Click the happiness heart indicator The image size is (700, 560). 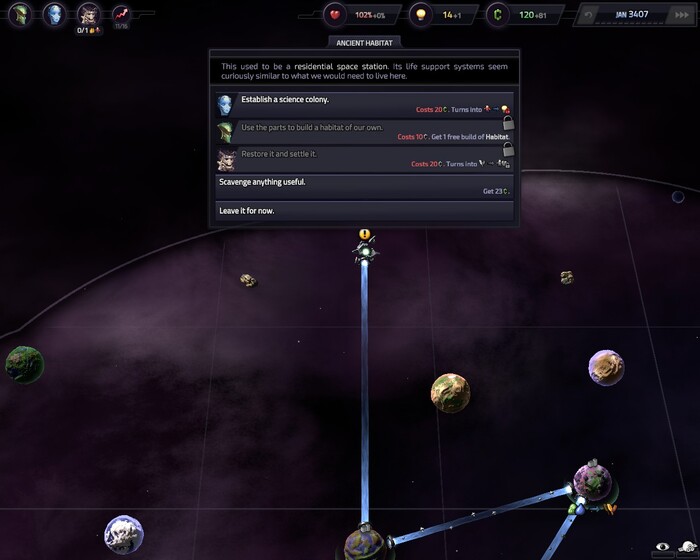click(336, 15)
